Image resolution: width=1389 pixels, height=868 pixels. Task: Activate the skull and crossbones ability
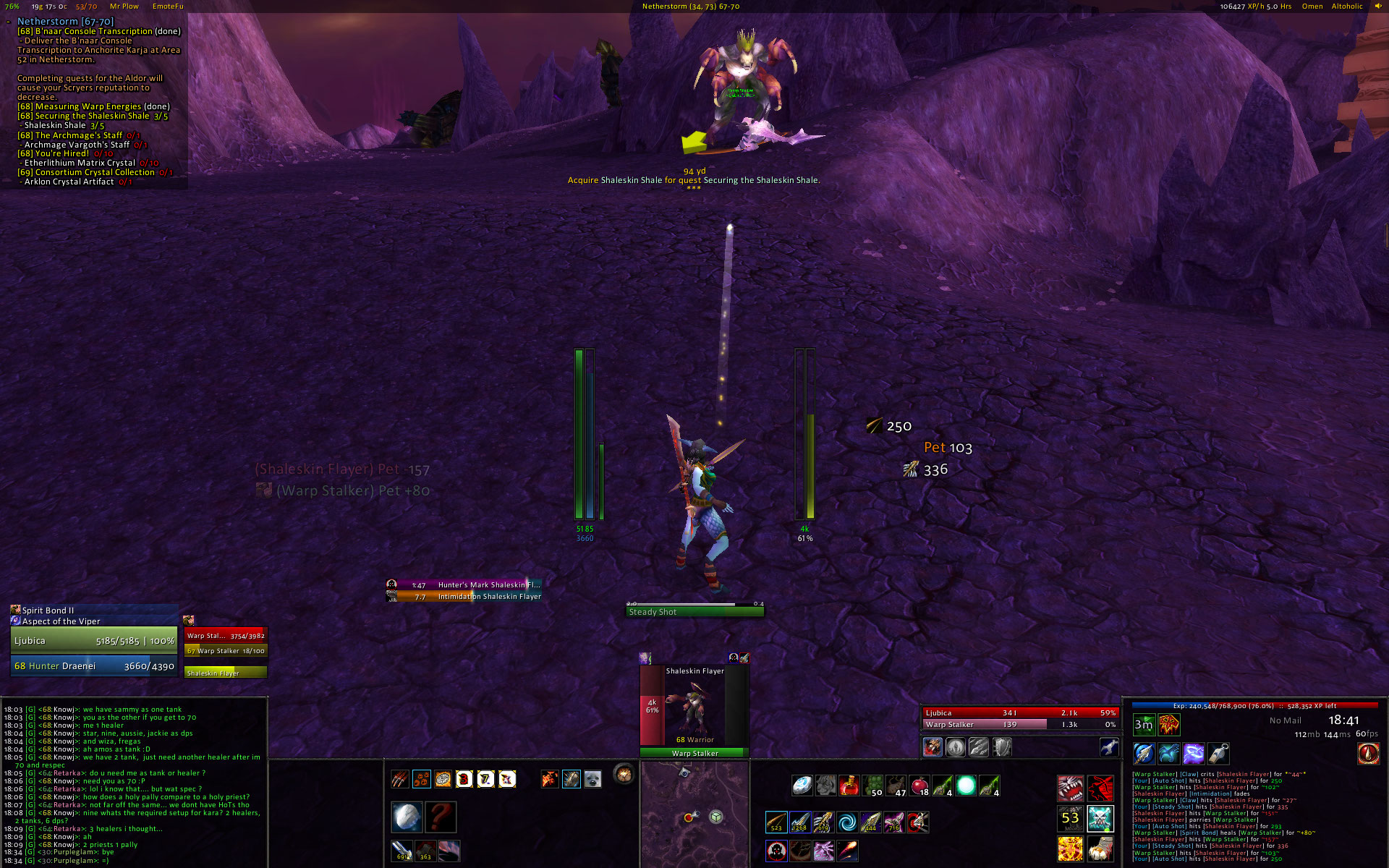pos(1100,819)
